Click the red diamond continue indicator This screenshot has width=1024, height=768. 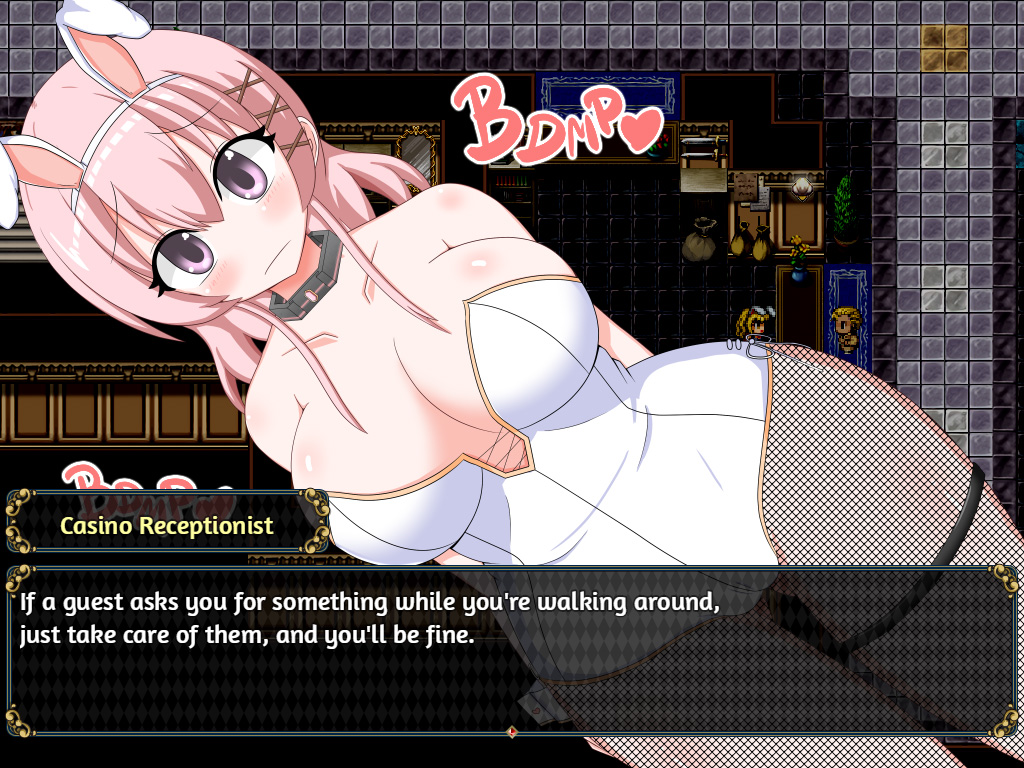[x=512, y=732]
